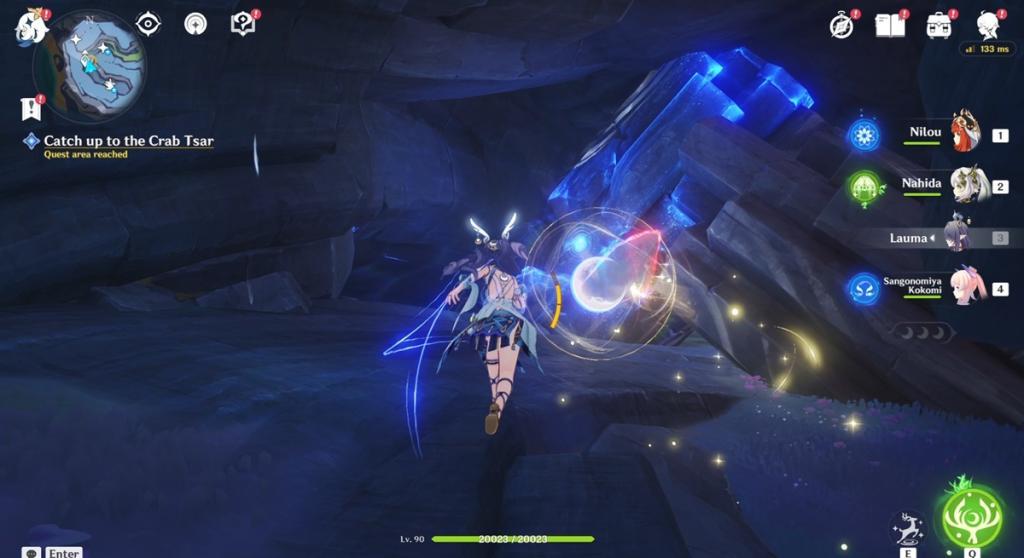Select Lauma in the party list

coord(960,237)
